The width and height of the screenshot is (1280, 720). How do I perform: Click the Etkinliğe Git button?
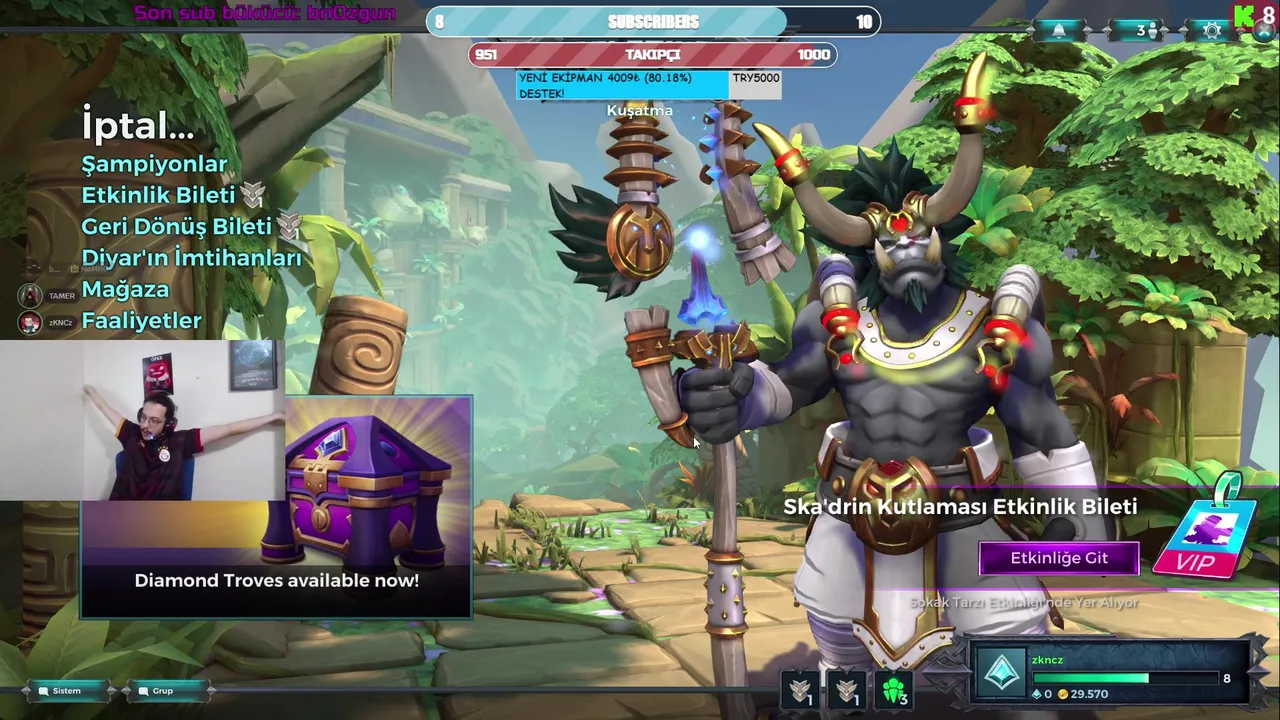pos(1059,558)
